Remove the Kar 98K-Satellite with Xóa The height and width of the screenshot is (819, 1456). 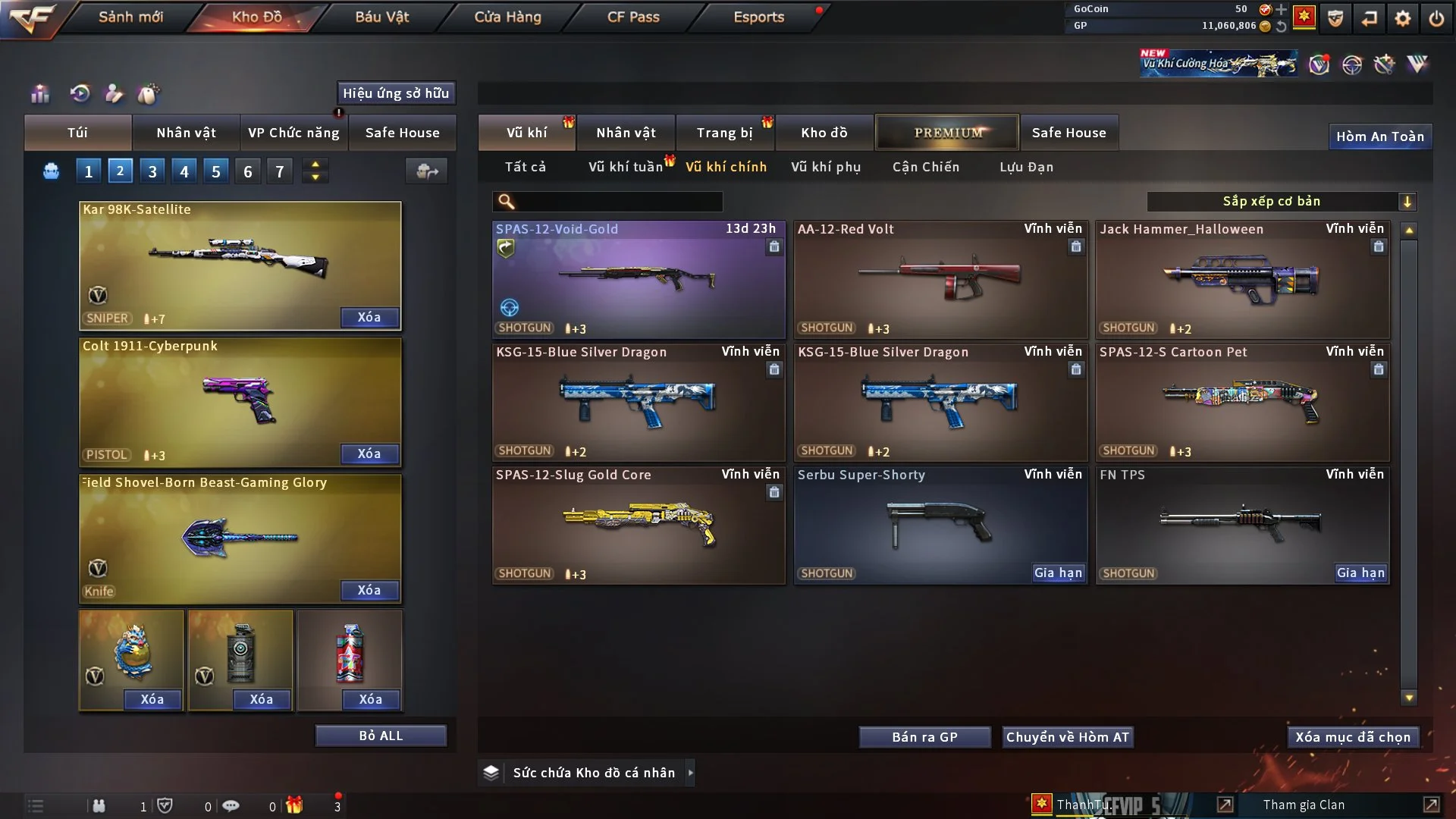[x=369, y=317]
